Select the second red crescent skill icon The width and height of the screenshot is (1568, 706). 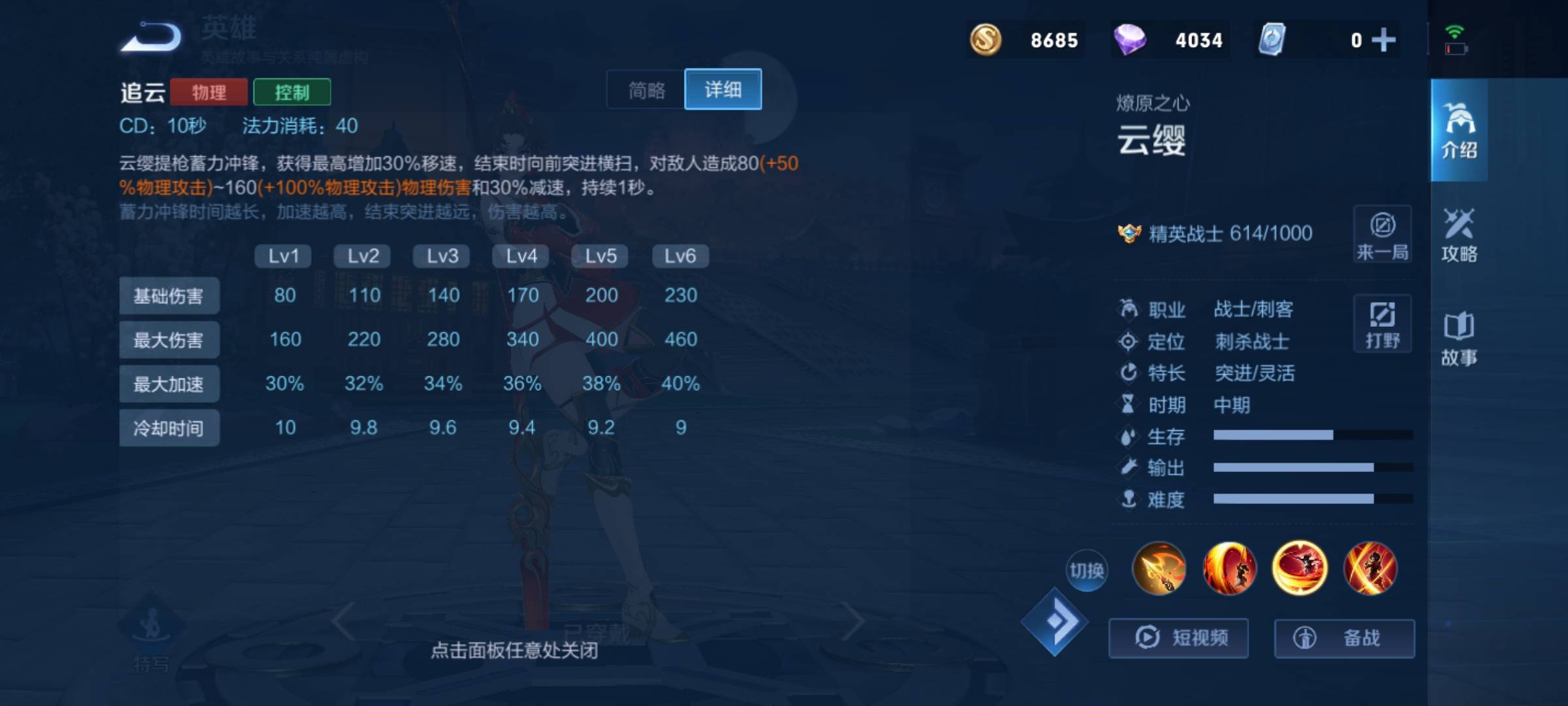point(1230,569)
